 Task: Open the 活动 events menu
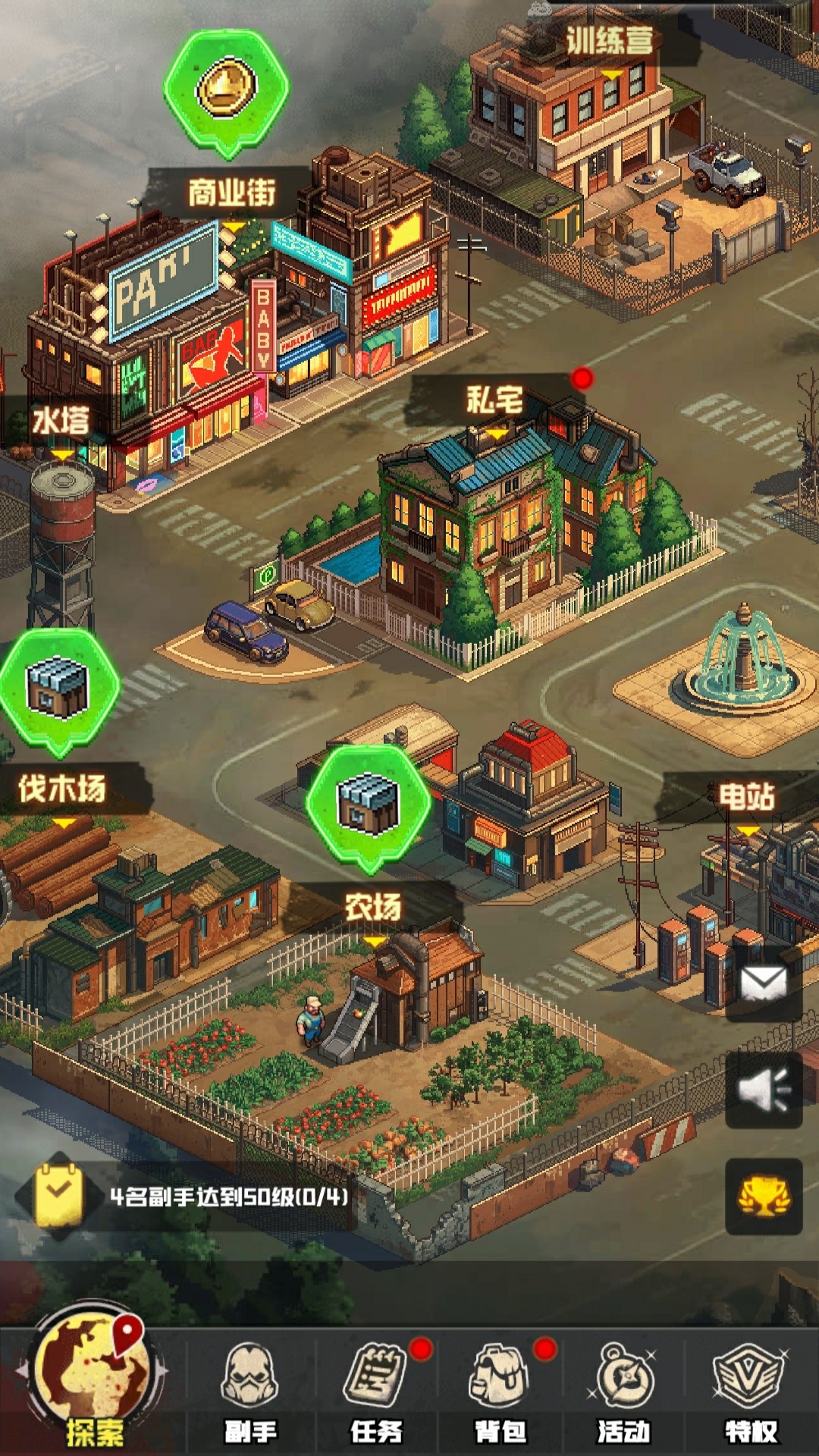coord(624,1392)
